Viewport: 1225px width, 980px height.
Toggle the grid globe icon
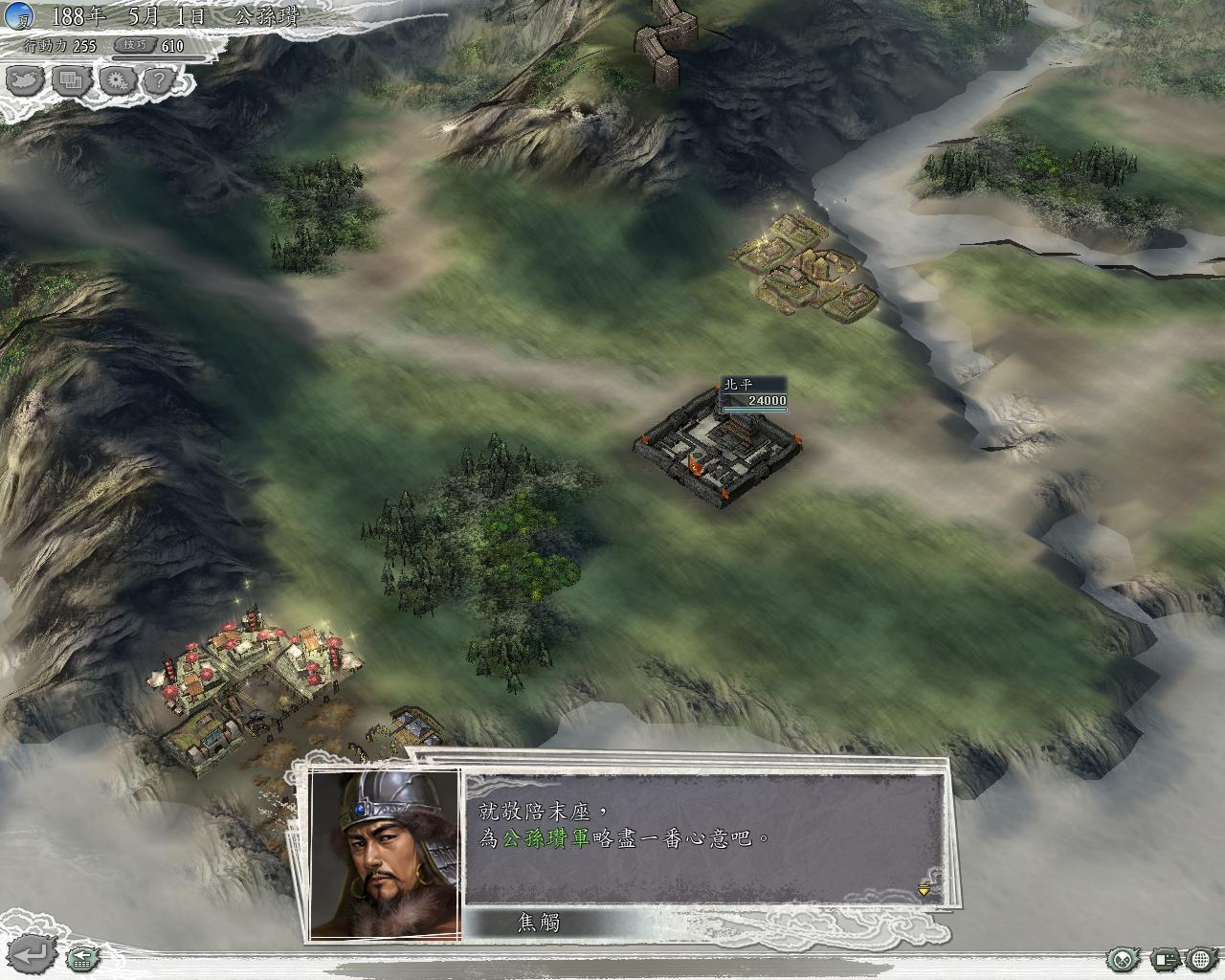coord(1201,958)
